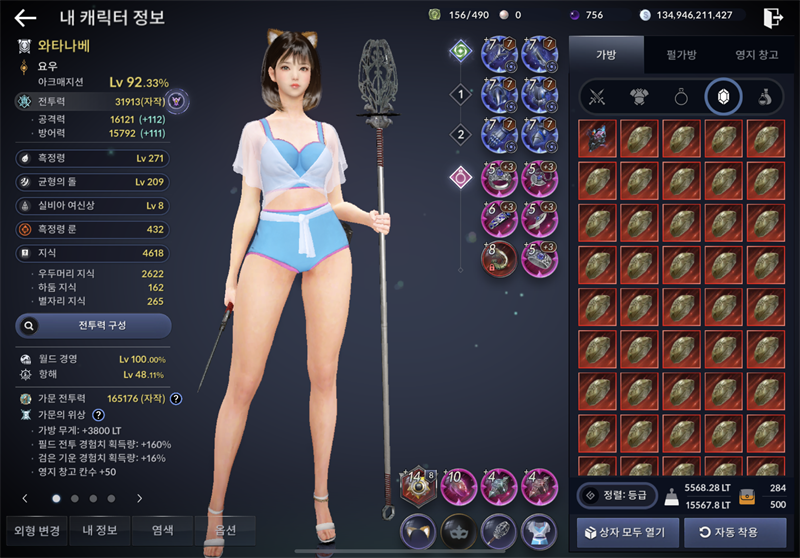Open the 전투력 구성 breakdown
This screenshot has height=558, width=800.
click(x=93, y=325)
